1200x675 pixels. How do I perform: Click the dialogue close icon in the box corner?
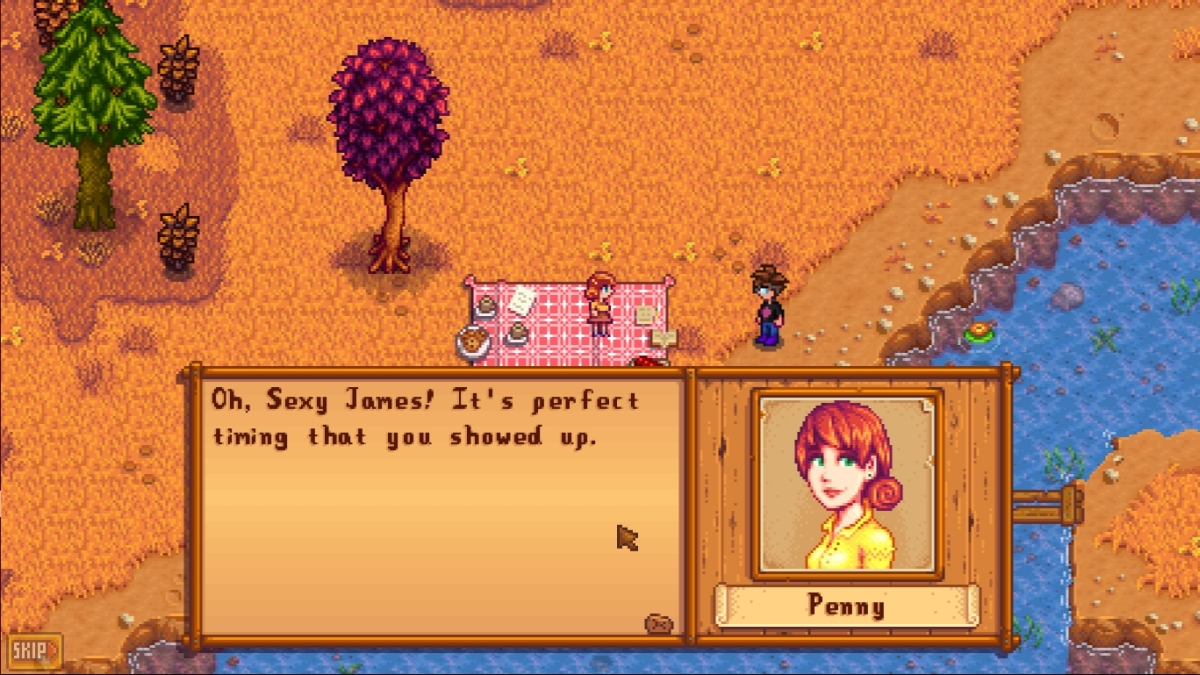(x=658, y=624)
